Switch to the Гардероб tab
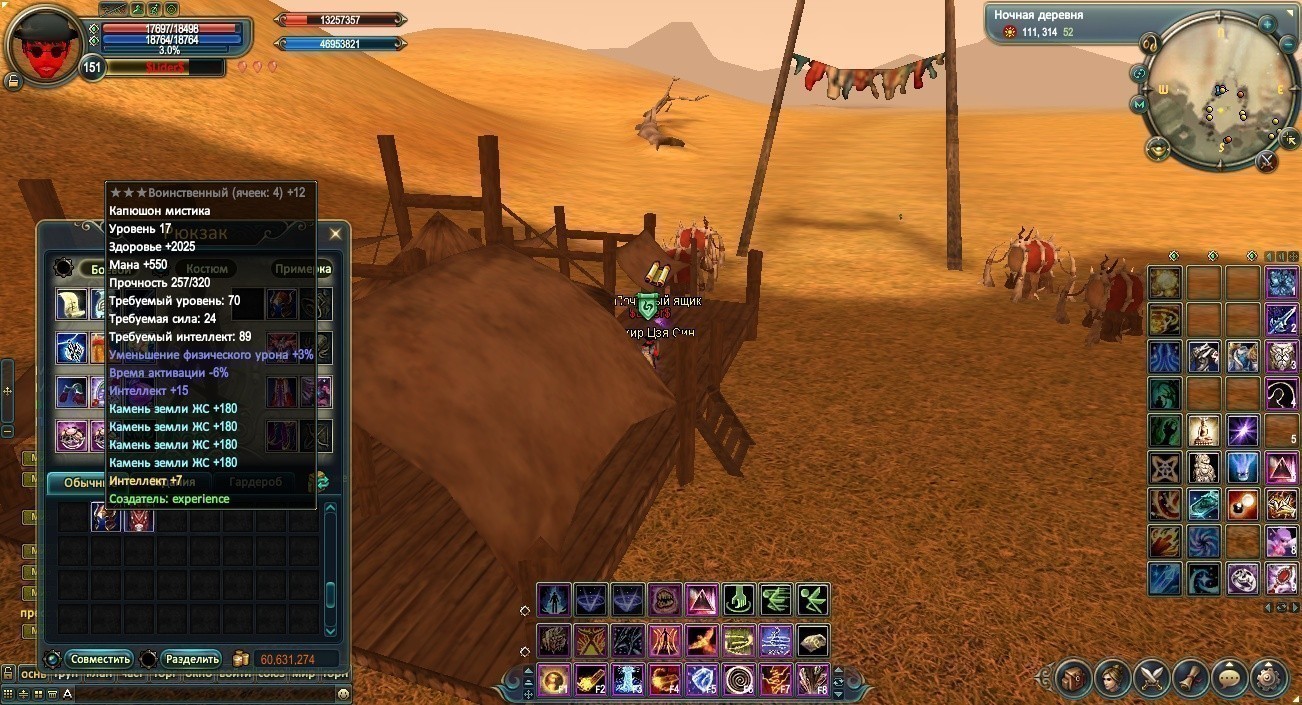The image size is (1302, 705). pos(255,482)
